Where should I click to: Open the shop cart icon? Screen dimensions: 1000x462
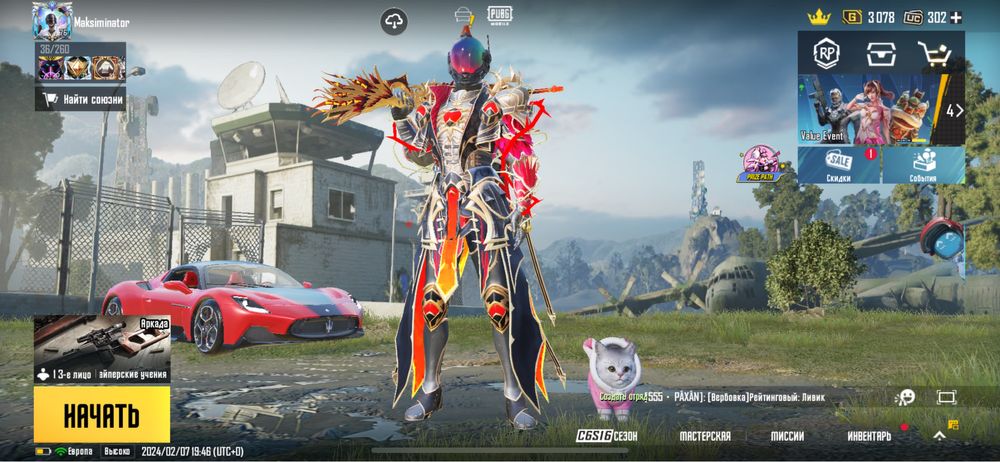[x=936, y=53]
